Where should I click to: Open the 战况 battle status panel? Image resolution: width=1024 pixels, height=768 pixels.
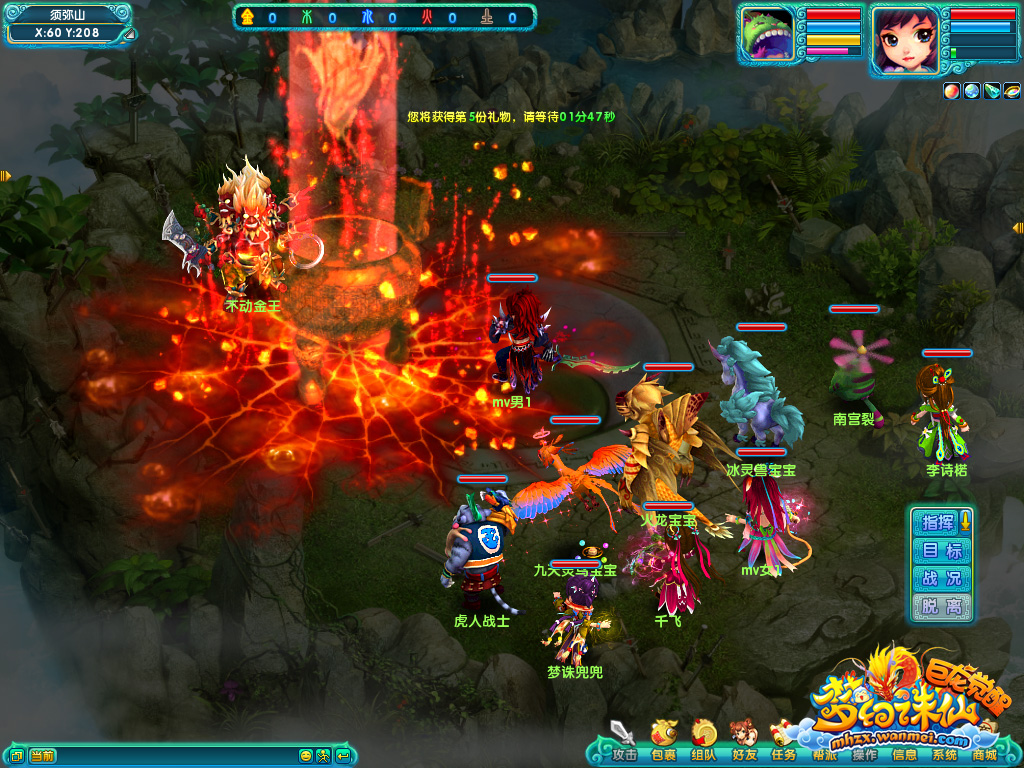pyautogui.click(x=941, y=578)
